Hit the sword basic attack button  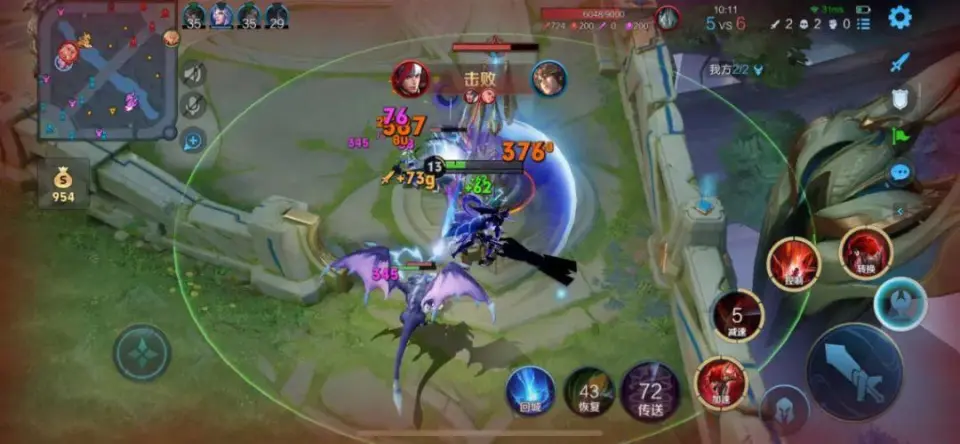[x=854, y=371]
